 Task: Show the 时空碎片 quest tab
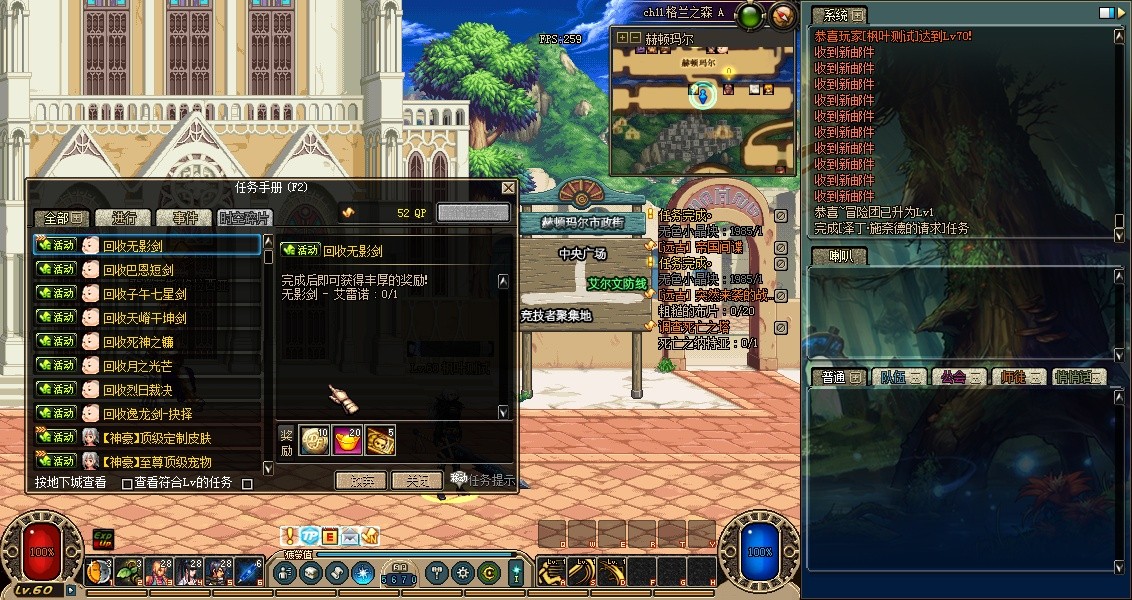tap(244, 218)
